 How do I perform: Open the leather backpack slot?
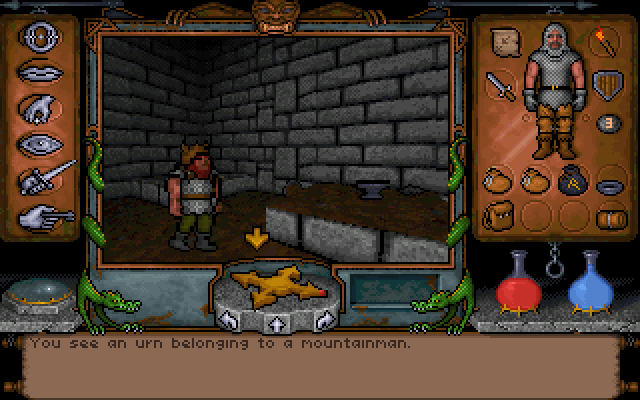pos(499,214)
